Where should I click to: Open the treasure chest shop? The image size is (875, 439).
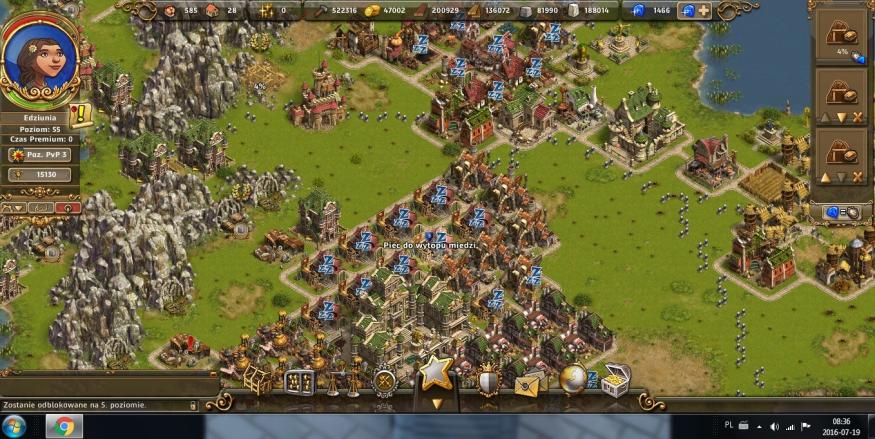click(x=615, y=381)
